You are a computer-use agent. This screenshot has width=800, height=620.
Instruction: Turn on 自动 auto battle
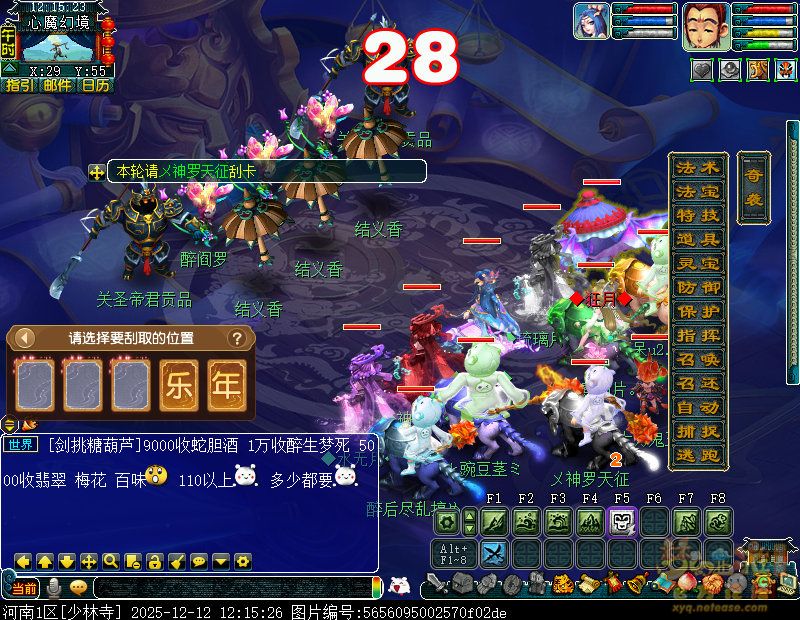[x=698, y=408]
